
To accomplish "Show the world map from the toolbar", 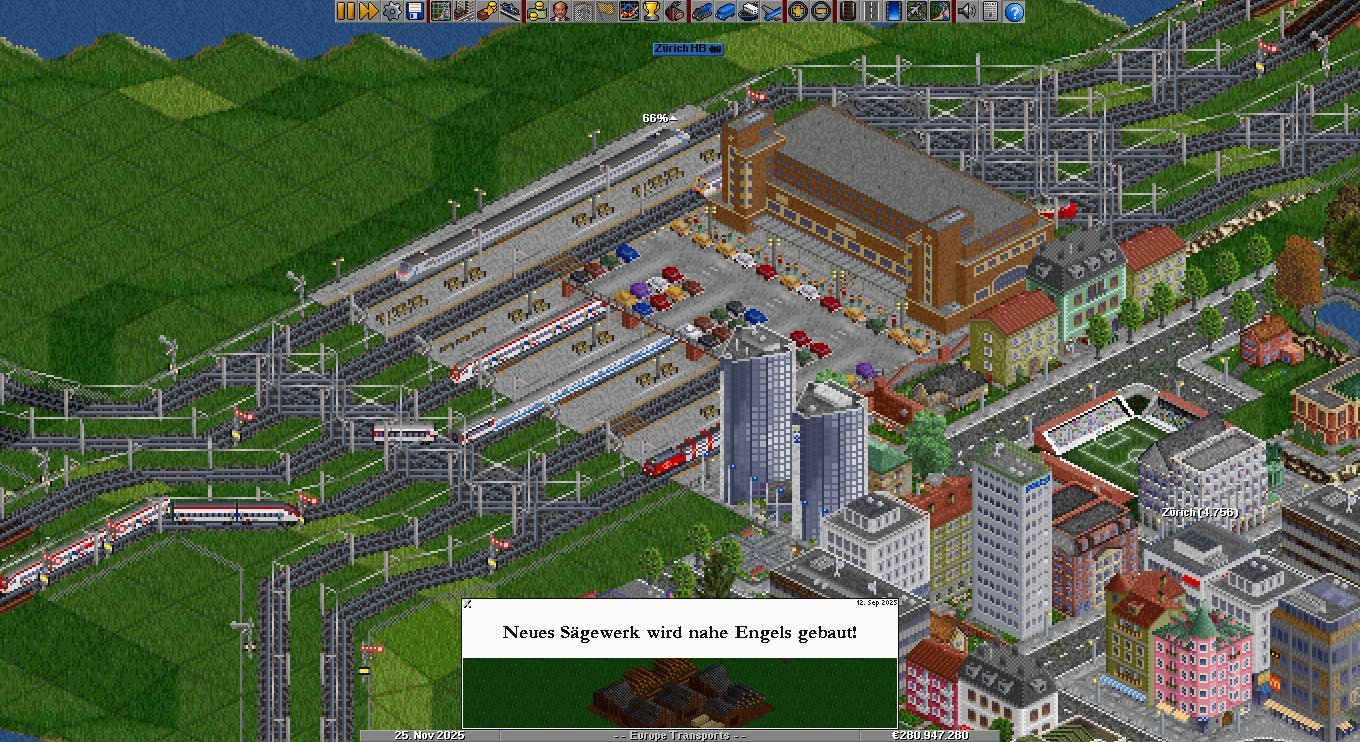I will click(440, 11).
